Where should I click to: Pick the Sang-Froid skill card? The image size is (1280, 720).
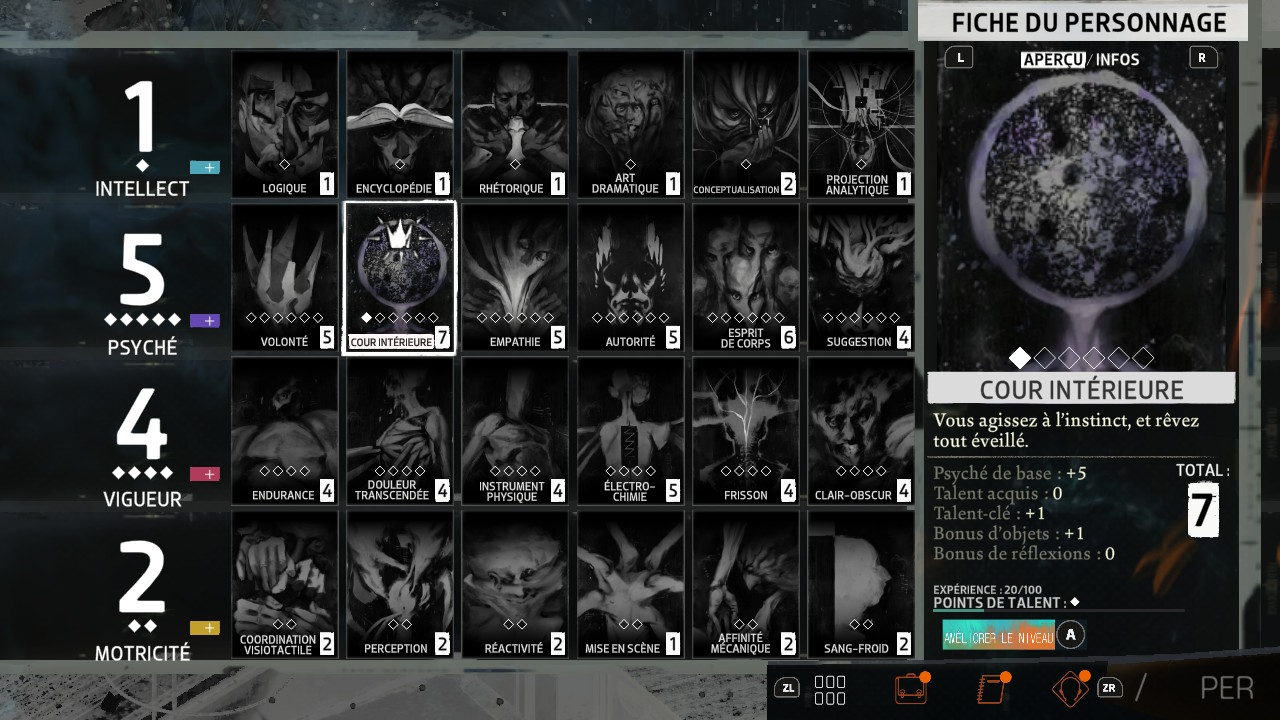[x=861, y=585]
